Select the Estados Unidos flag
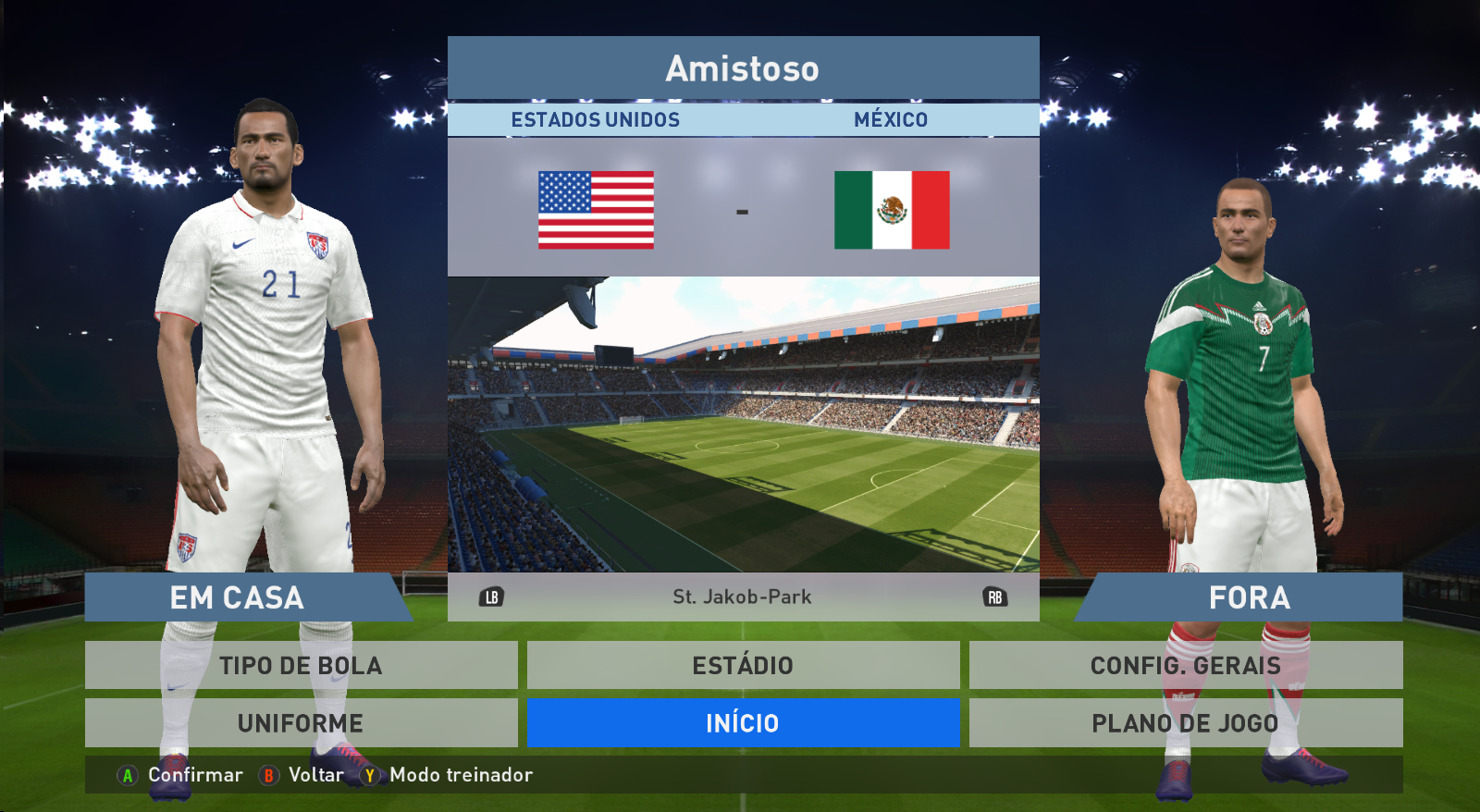1480x812 pixels. 596,210
